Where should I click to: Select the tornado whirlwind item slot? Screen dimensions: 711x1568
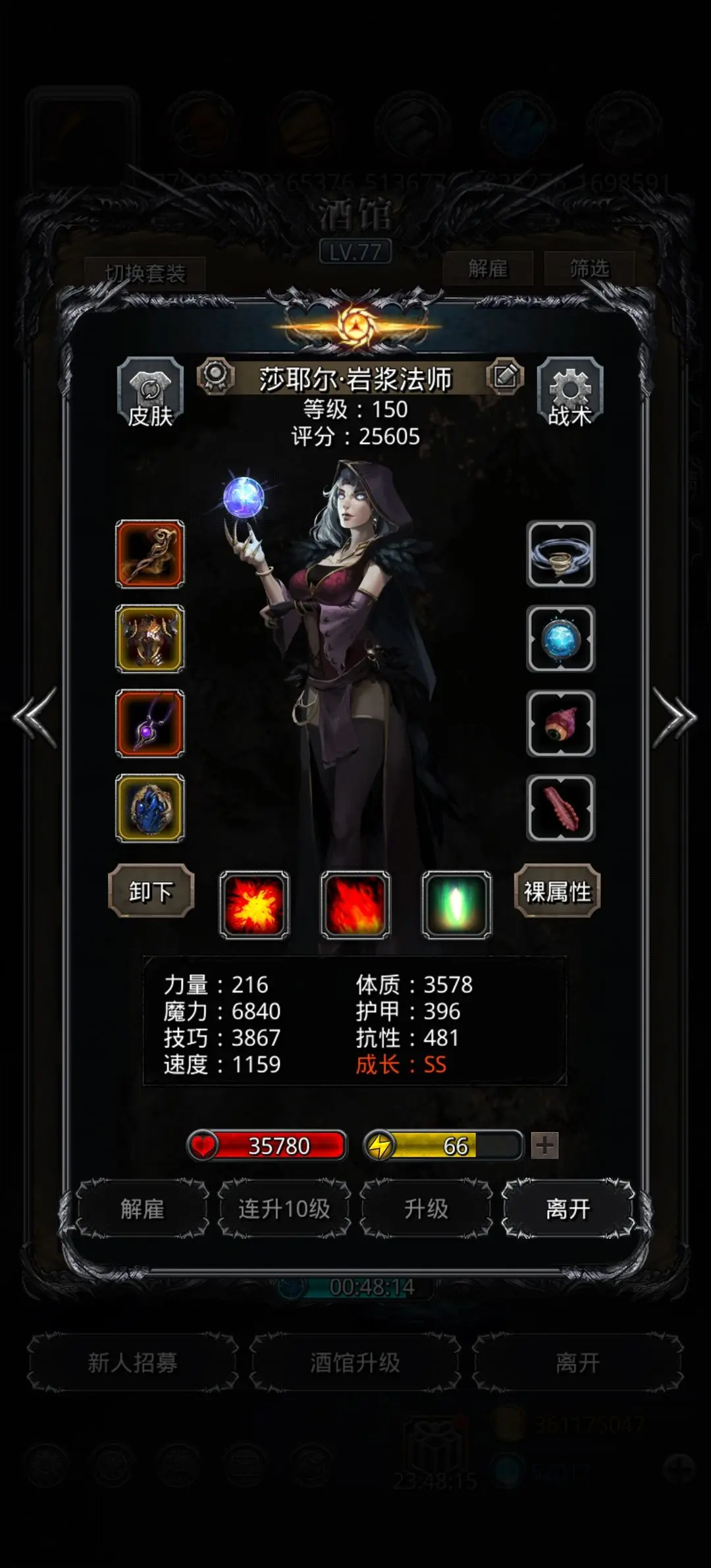(x=561, y=554)
